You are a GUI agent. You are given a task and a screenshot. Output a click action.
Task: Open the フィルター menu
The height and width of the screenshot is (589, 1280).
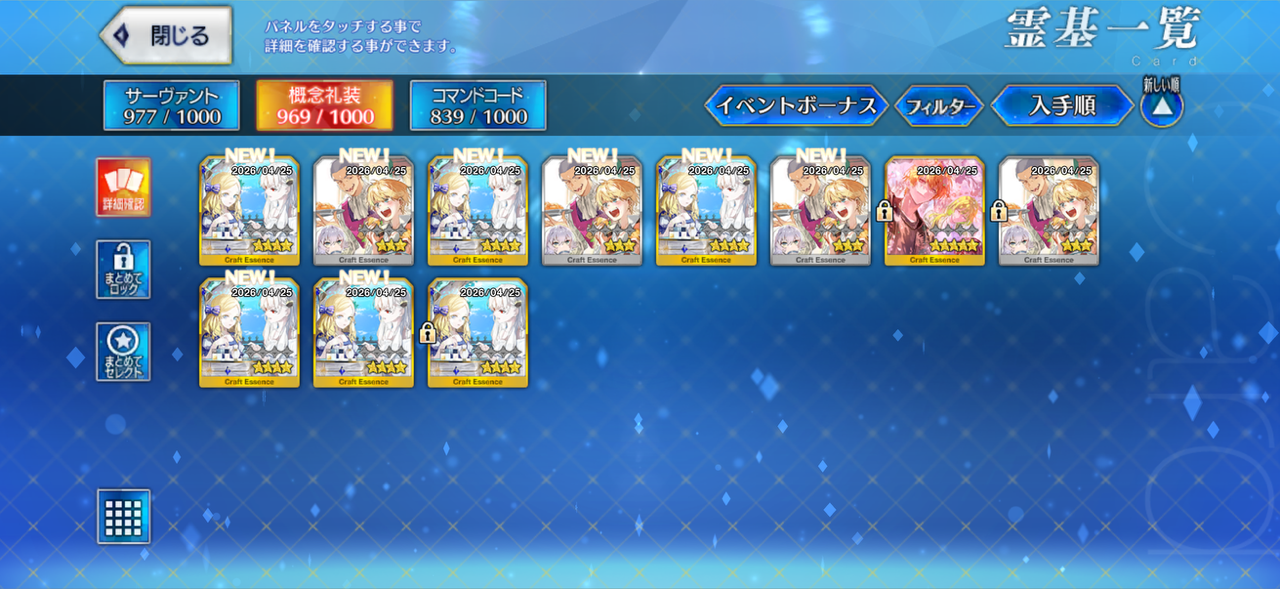tap(938, 107)
